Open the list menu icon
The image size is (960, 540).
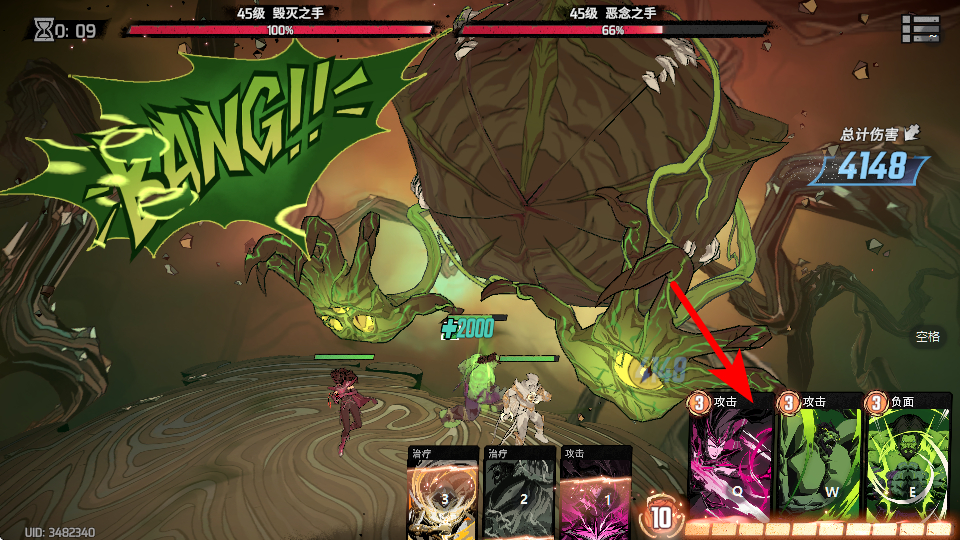point(920,29)
